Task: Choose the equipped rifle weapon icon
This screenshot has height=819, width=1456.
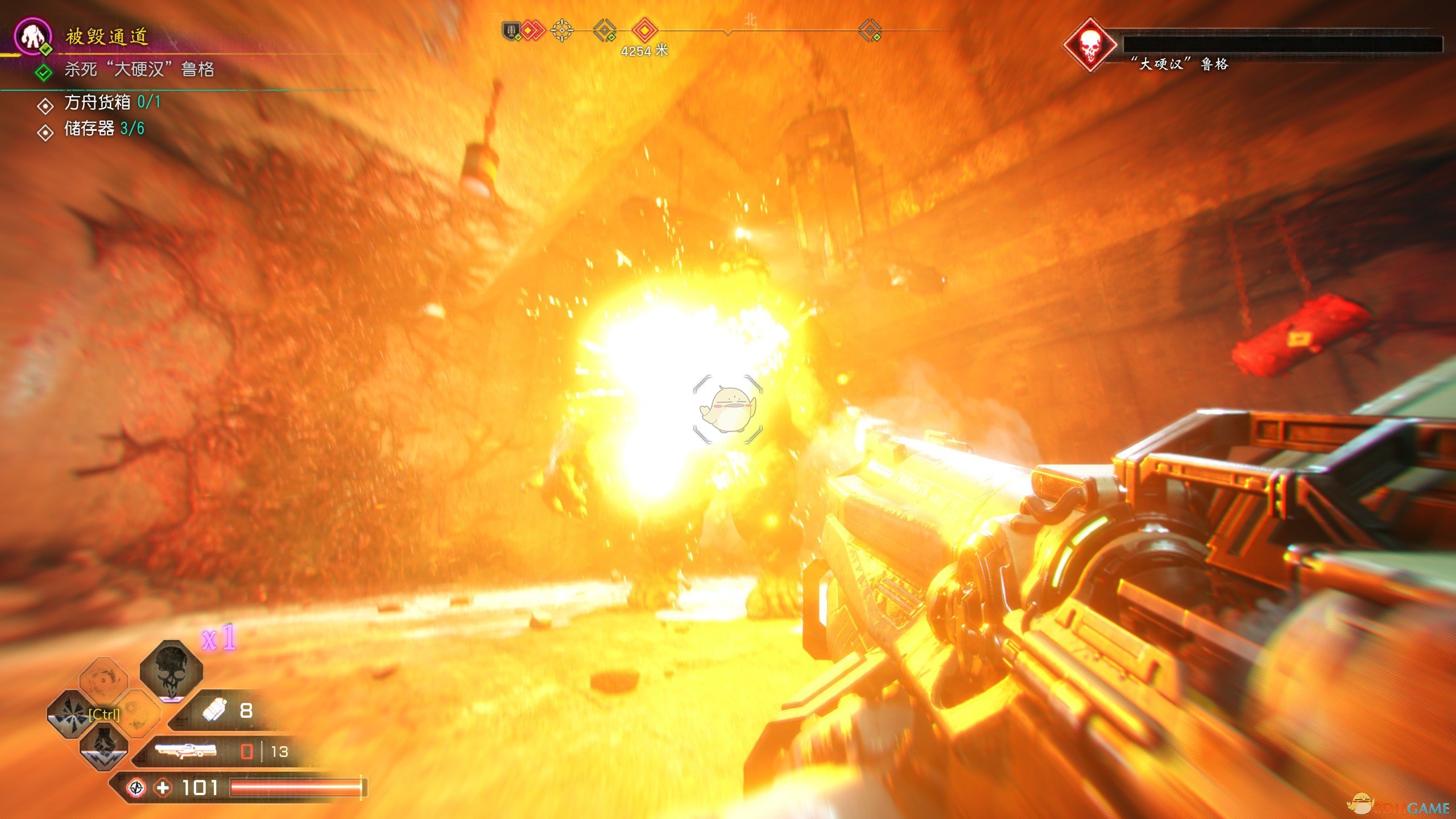Action: tap(185, 751)
